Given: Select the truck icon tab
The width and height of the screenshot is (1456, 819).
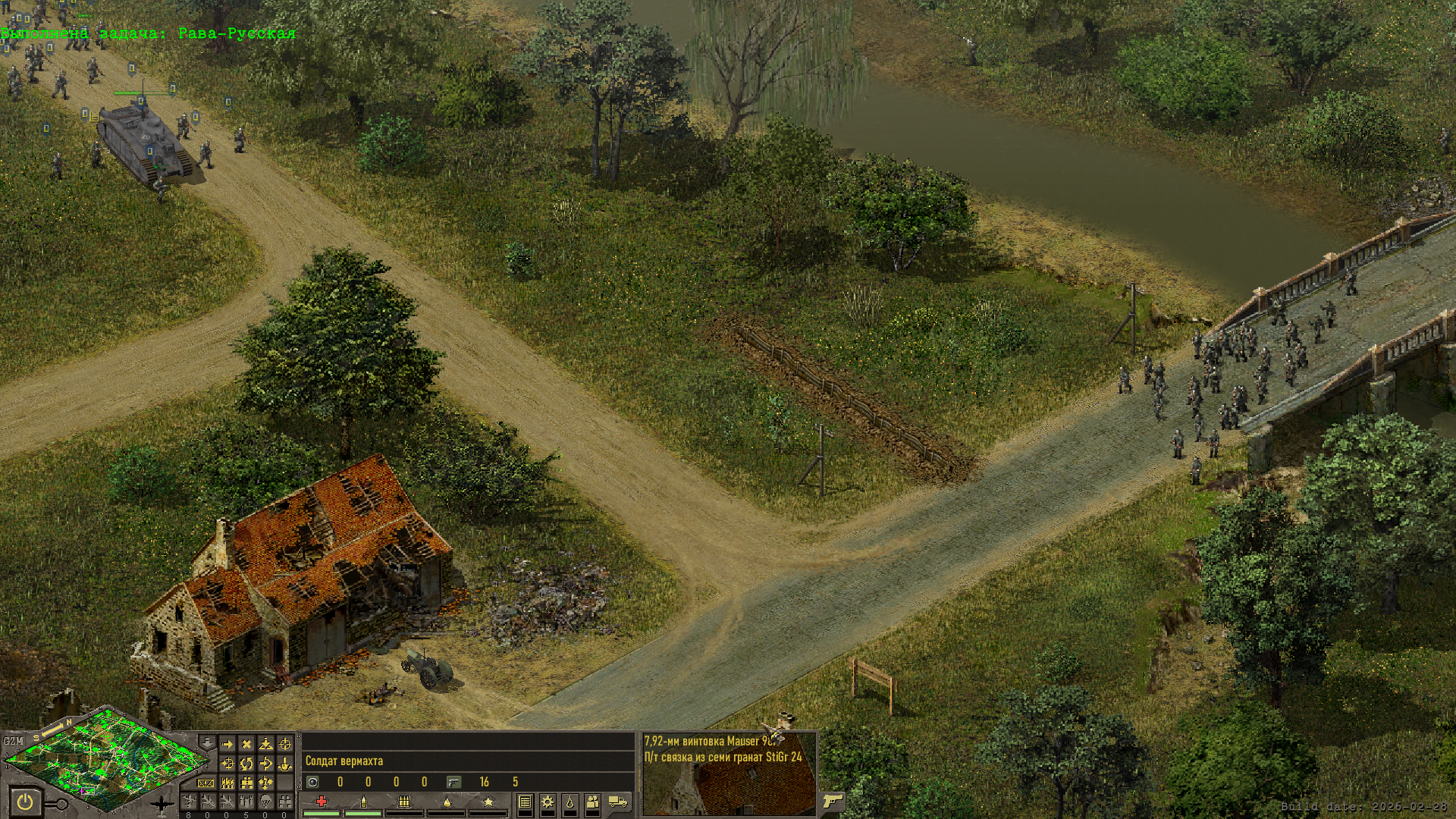Looking at the screenshot, I should pos(618,802).
